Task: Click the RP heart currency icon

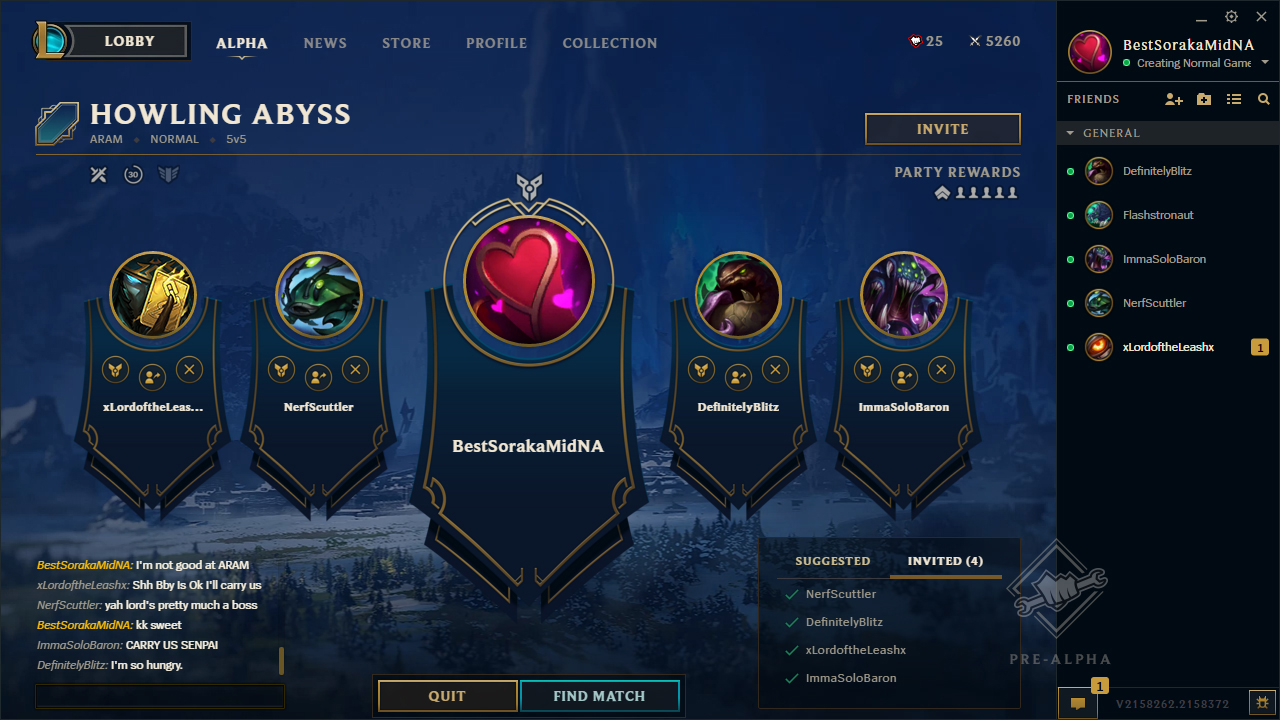Action: [915, 41]
